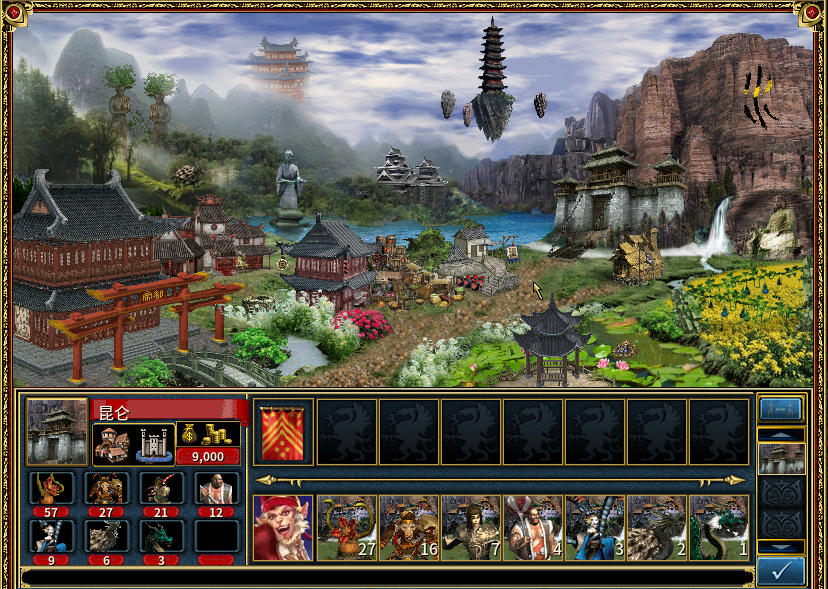Select the army stack of 27 creatures

click(347, 527)
